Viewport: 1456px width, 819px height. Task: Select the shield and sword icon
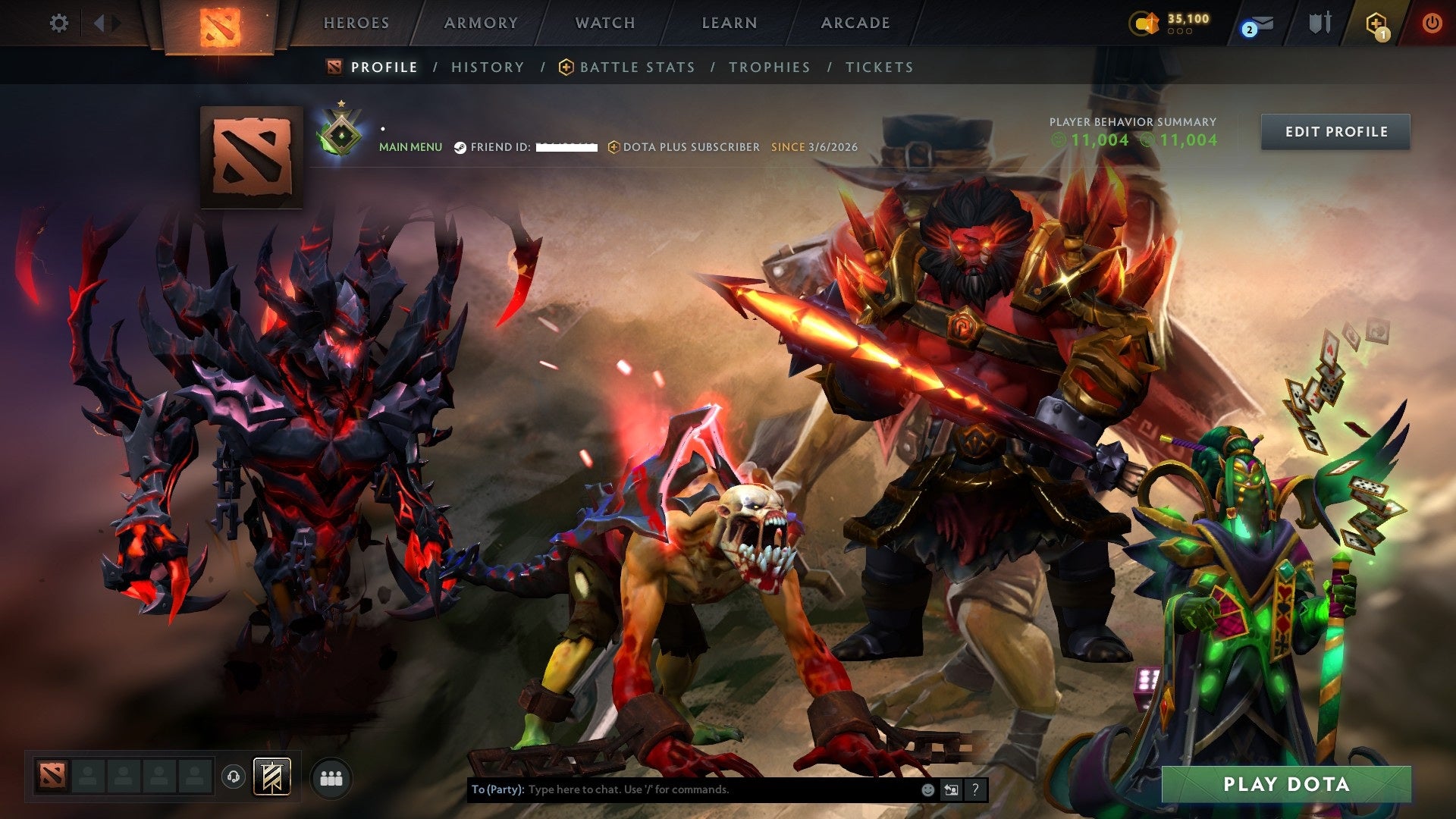1319,24
